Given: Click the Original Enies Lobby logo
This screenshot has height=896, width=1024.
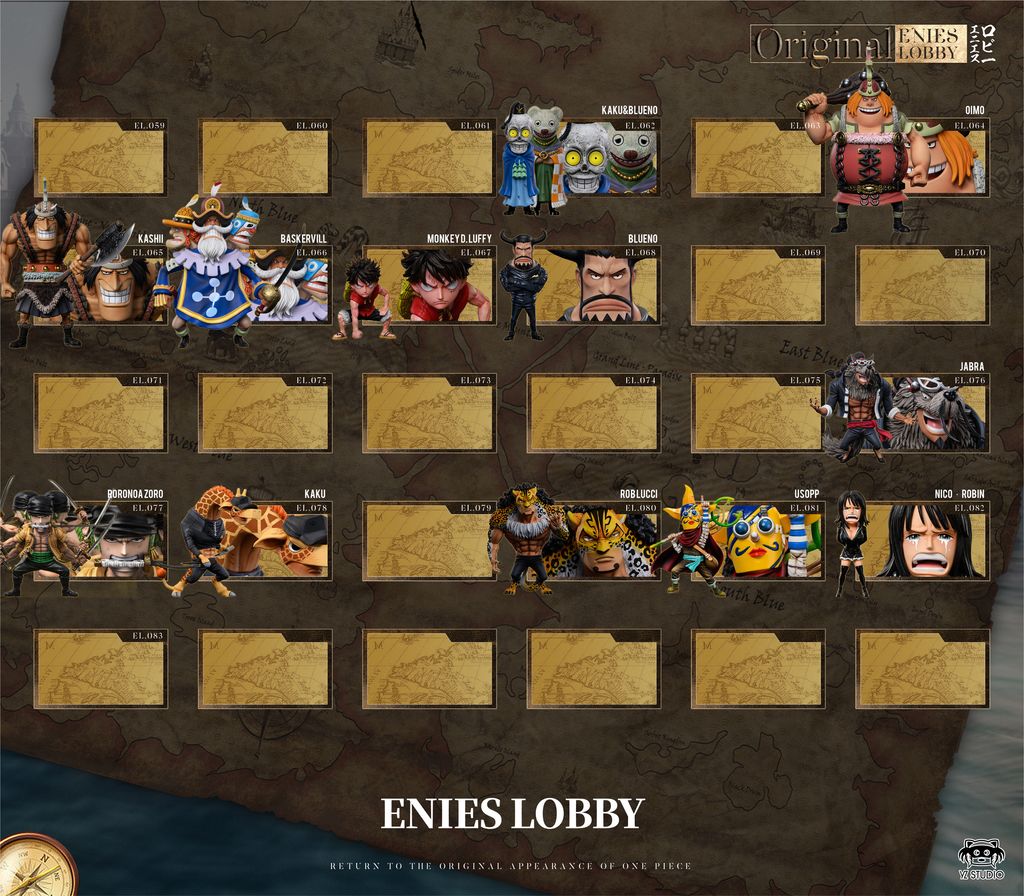Looking at the screenshot, I should [x=858, y=44].
